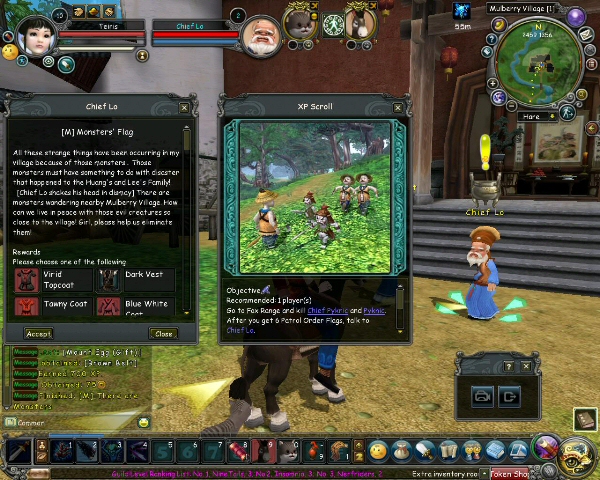The image size is (600, 480).
Task: Close Chief Lo window with the X
Action: [x=184, y=107]
